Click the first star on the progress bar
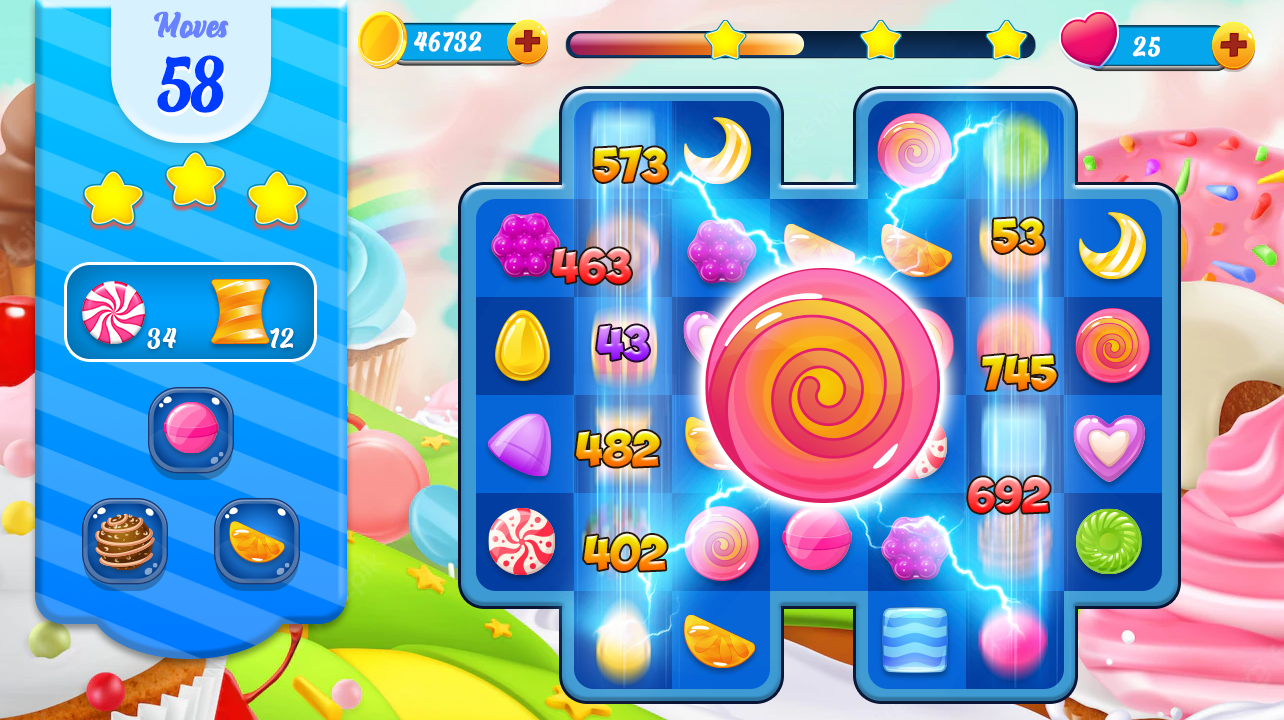Screen dimensions: 1284x720 (x=726, y=43)
